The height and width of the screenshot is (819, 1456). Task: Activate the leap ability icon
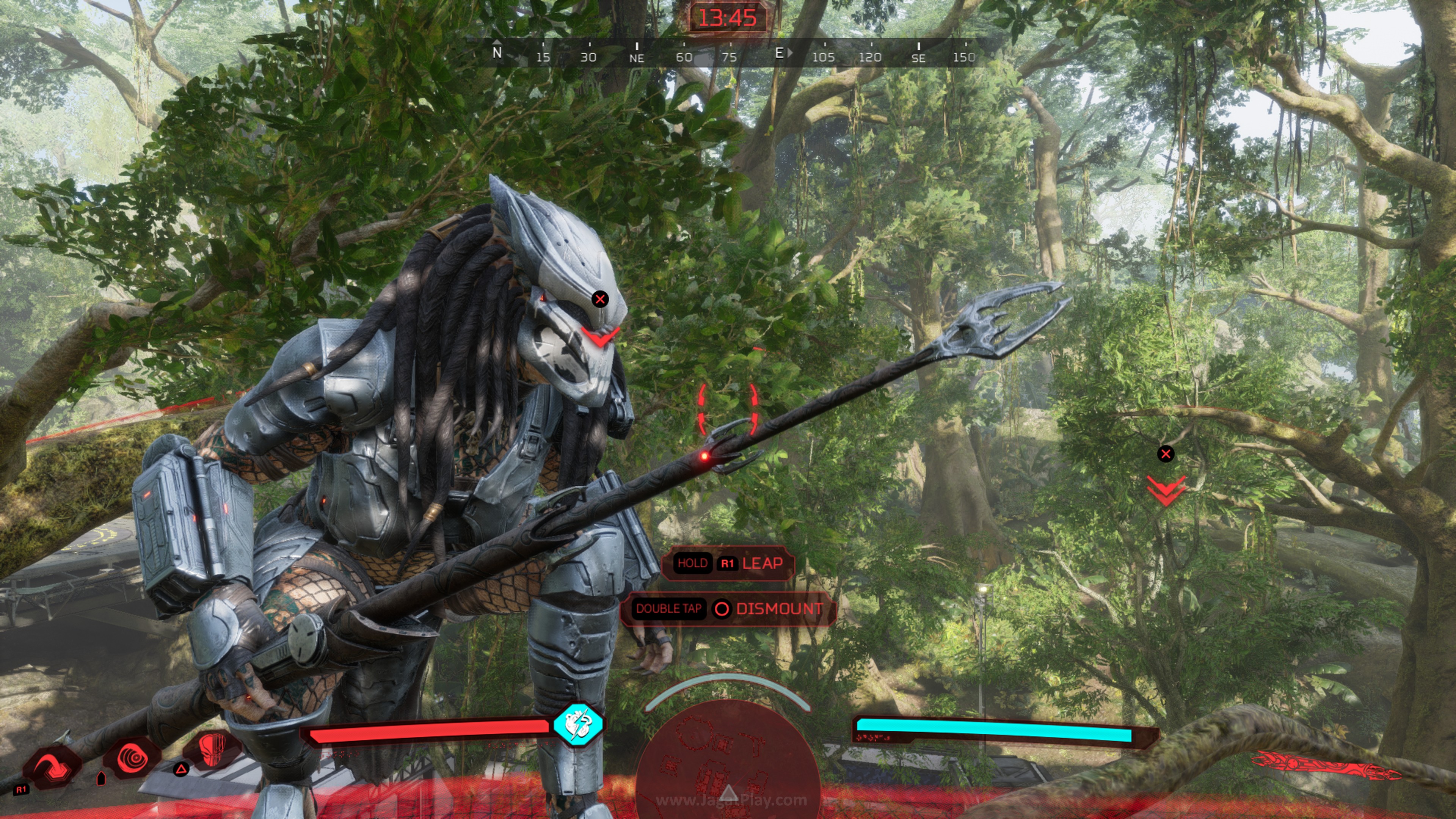[x=52, y=767]
